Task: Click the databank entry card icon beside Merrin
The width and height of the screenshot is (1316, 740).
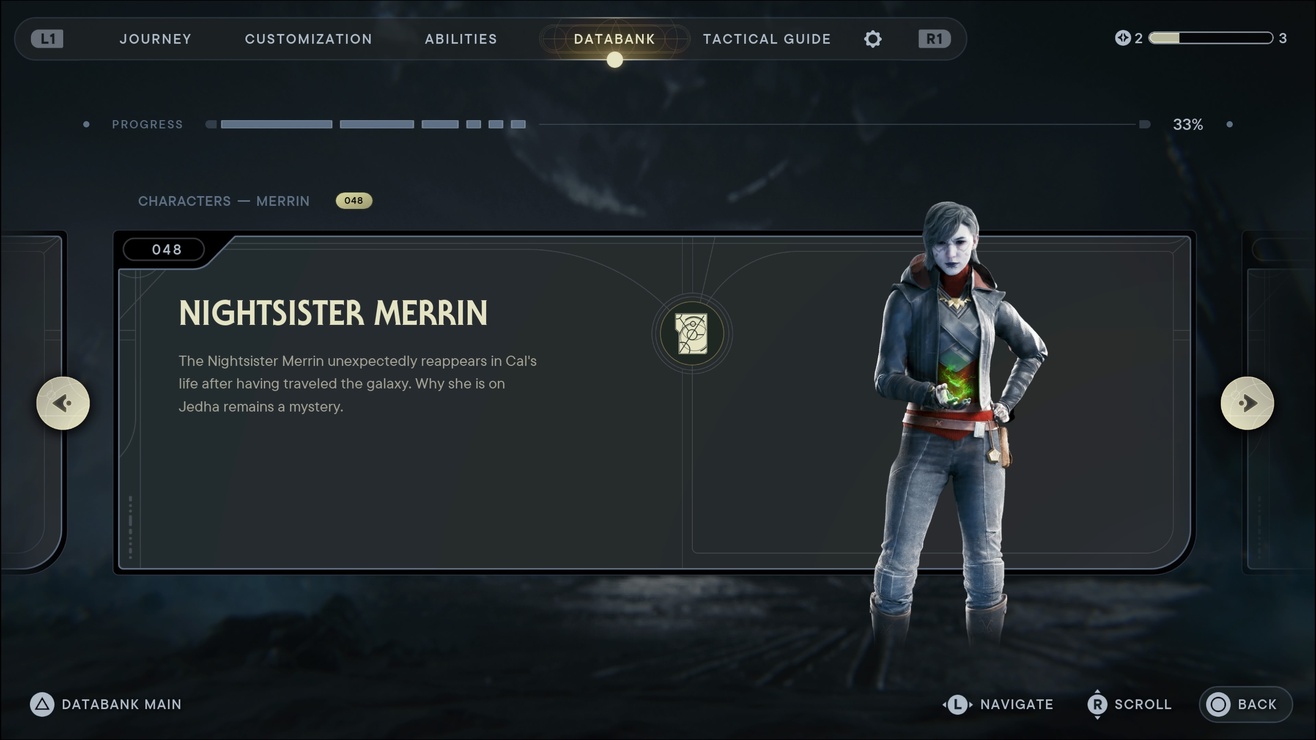Action: (x=692, y=333)
